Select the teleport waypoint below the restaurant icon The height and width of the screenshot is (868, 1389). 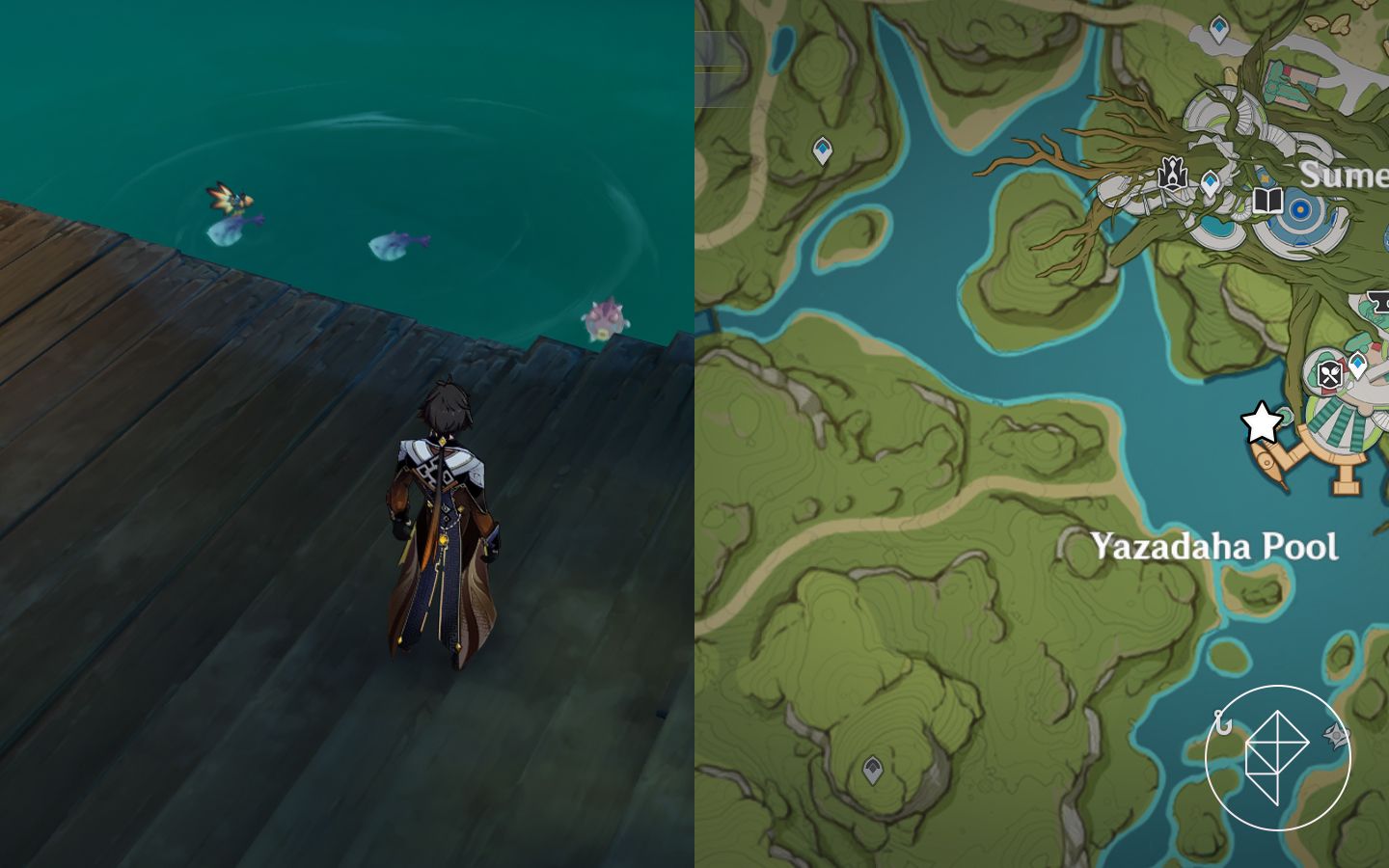click(1359, 365)
